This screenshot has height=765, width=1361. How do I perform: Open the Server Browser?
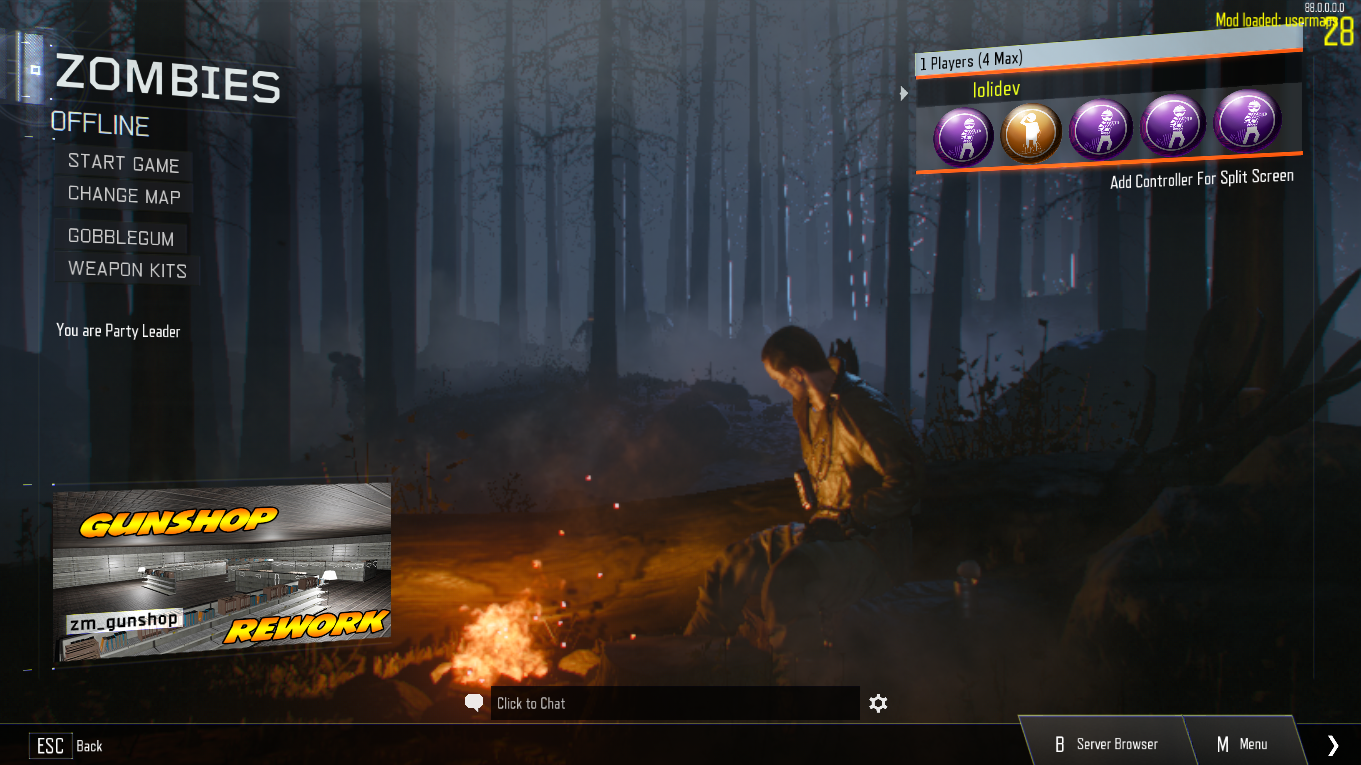[1105, 744]
